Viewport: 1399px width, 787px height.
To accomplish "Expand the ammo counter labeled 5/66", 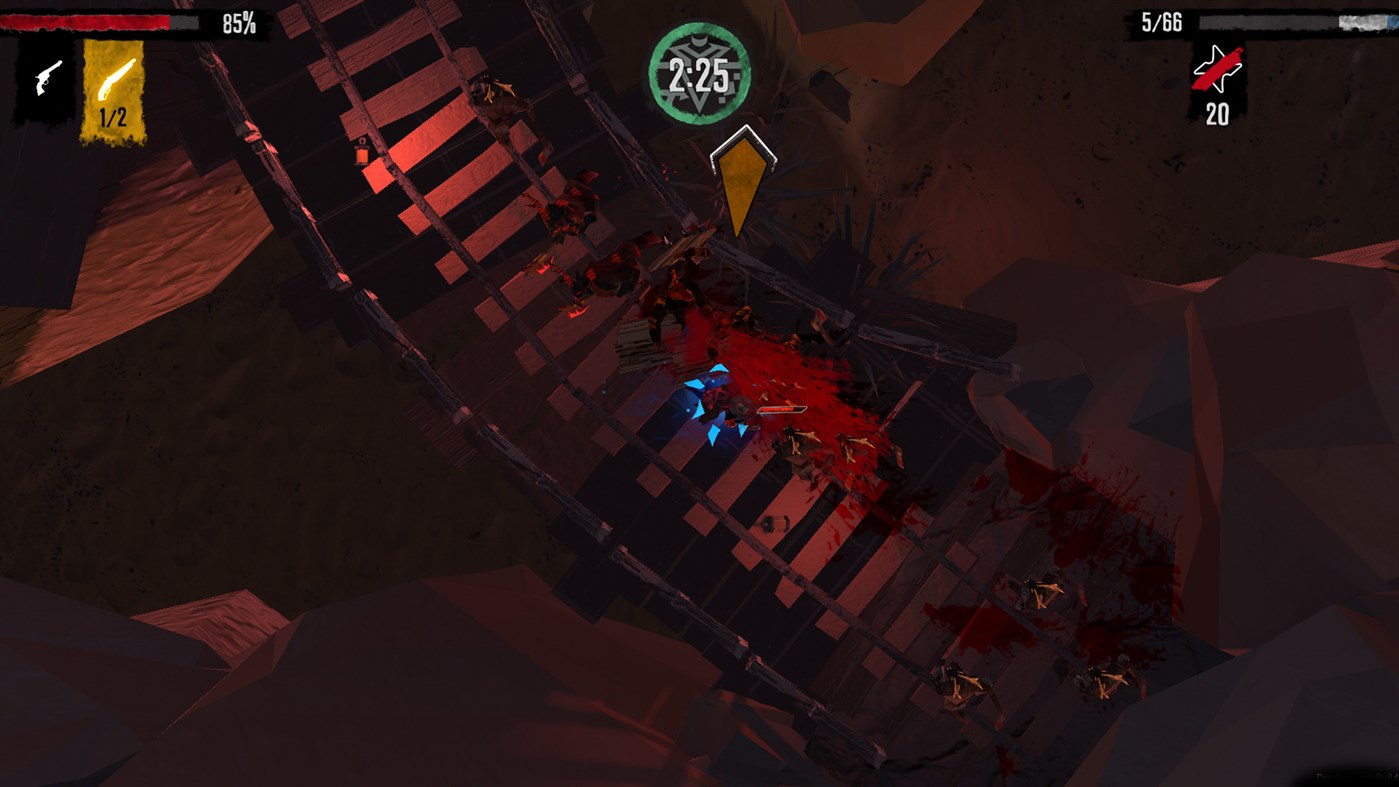I will [x=1160, y=20].
